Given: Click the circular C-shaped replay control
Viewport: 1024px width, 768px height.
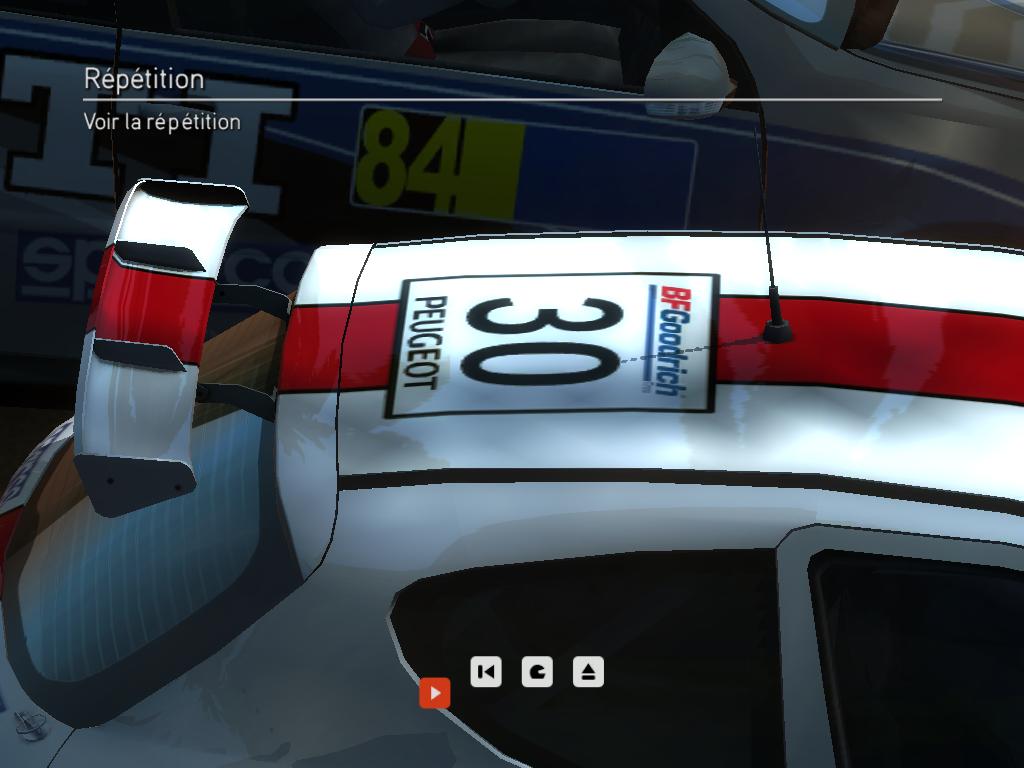Looking at the screenshot, I should click(538, 671).
